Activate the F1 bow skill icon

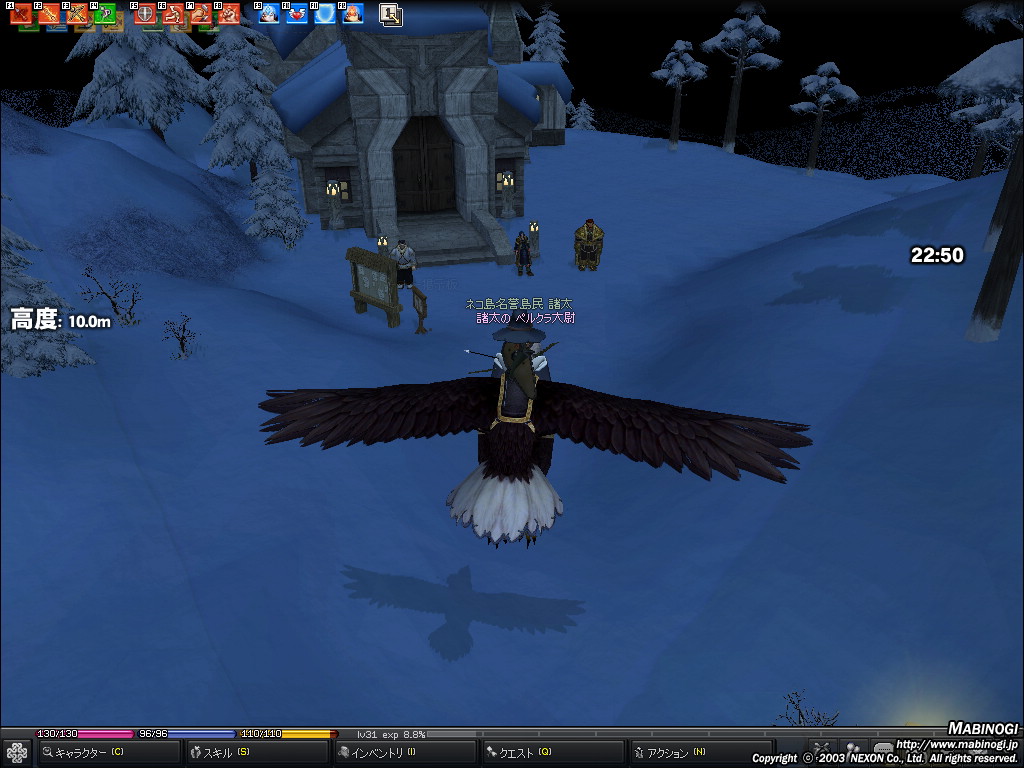(x=22, y=14)
